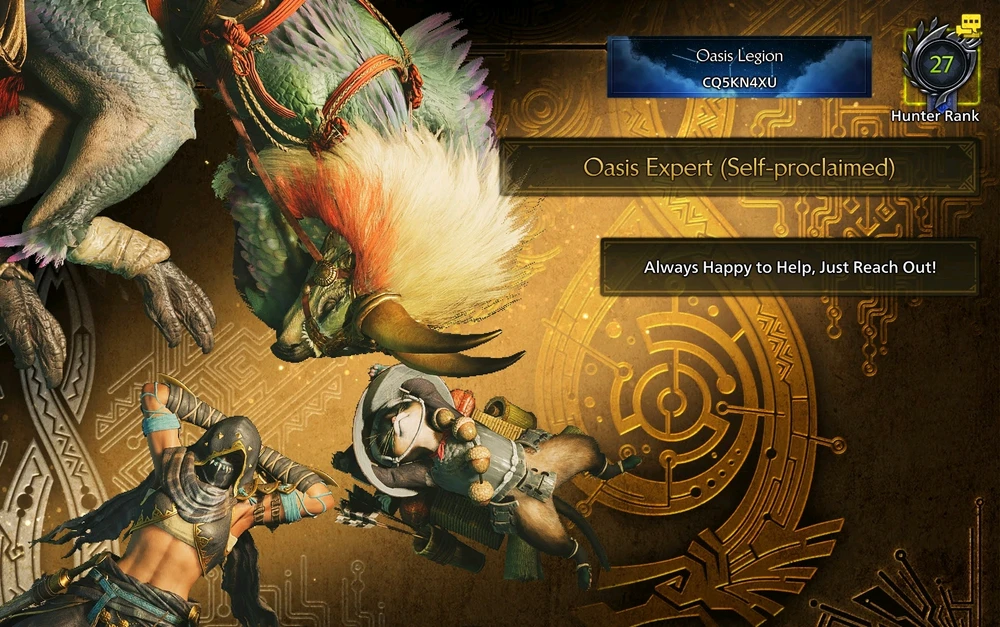Select the Always Happy to Help greeting box
Screen dimensions: 1000x627
tap(789, 267)
